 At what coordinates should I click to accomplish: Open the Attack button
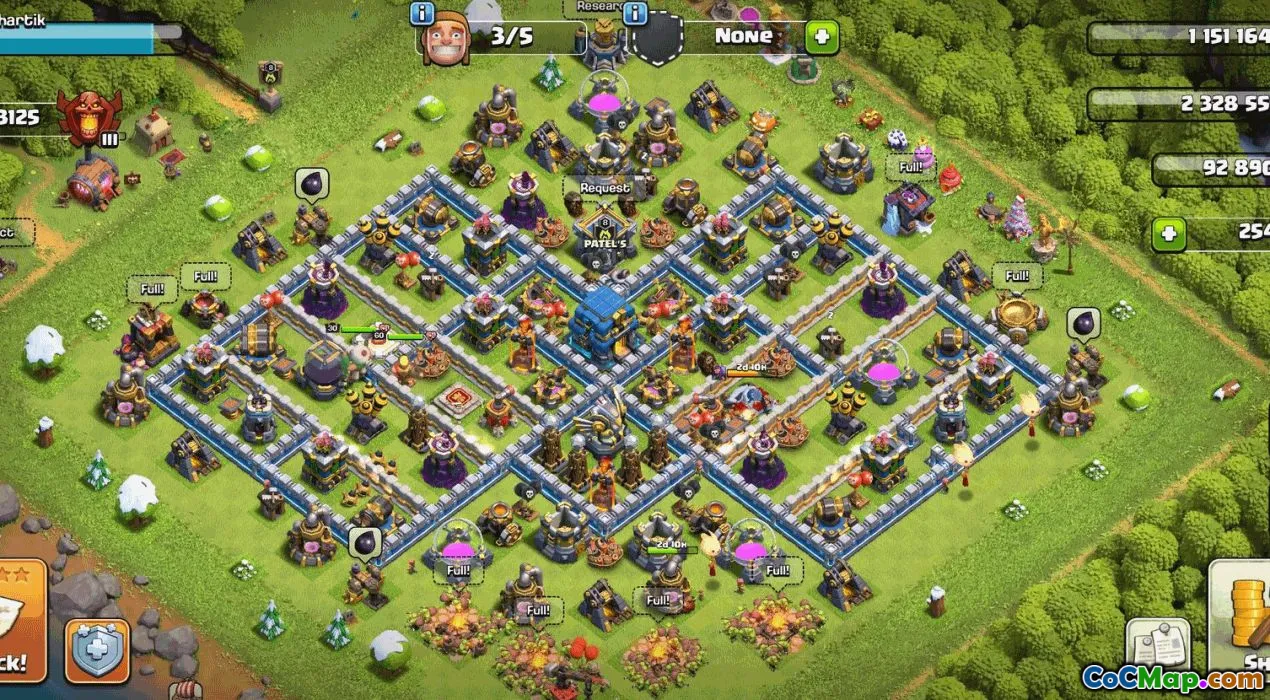point(20,622)
